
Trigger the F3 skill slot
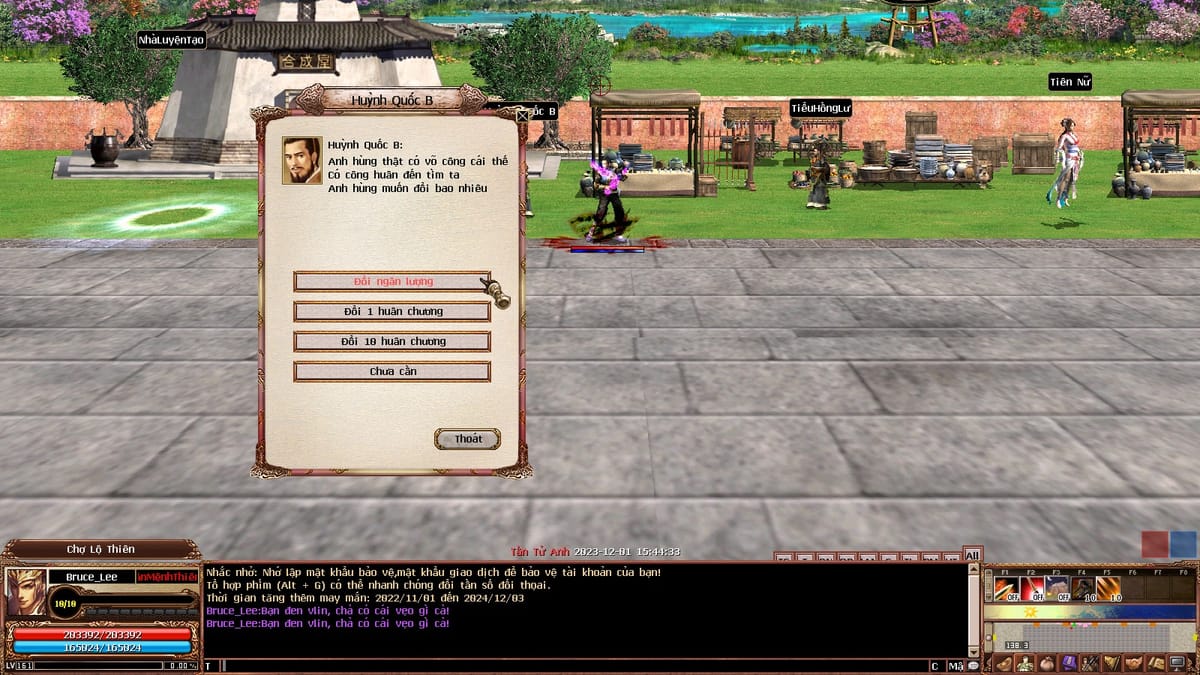point(1056,588)
